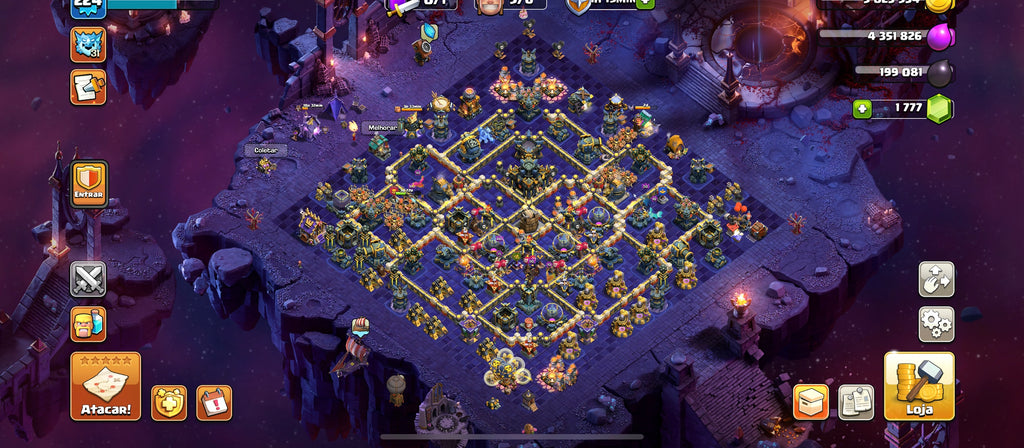Open the barbarian army overview icon

click(x=88, y=323)
